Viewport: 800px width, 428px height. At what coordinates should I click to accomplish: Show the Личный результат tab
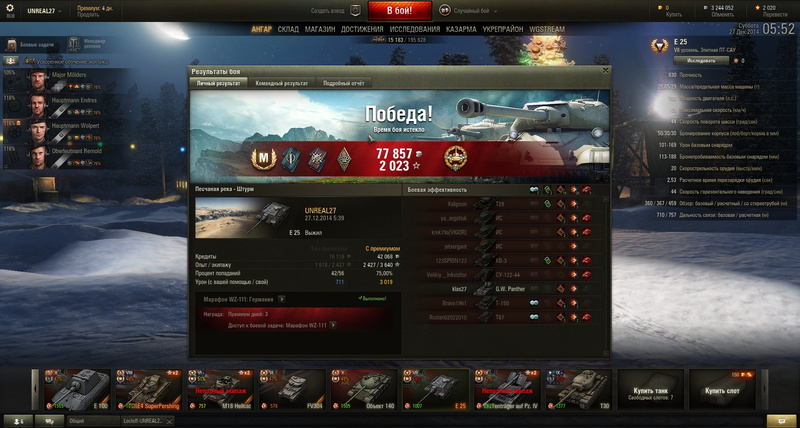(218, 84)
